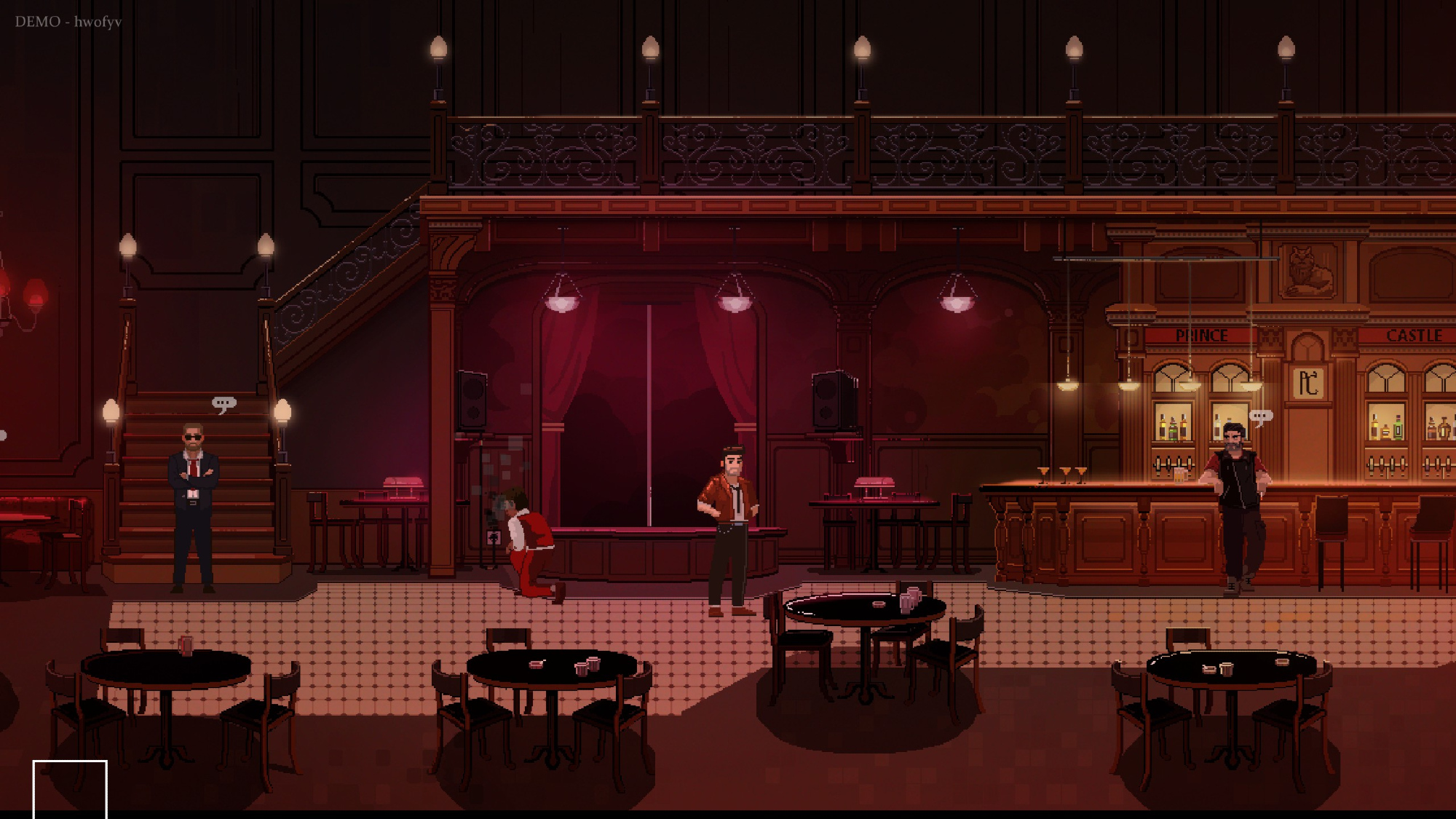
Task: Open the white-outlined empty box in the corner
Action: 70,788
